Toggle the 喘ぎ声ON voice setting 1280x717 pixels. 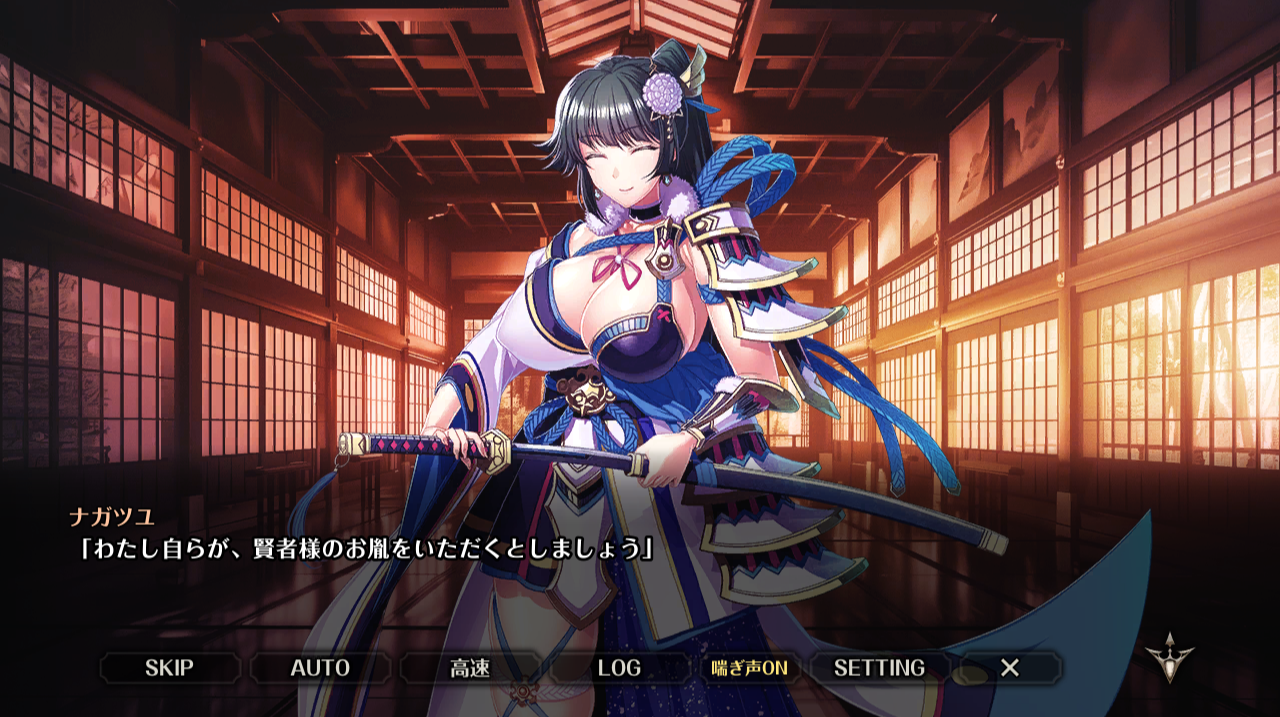point(750,668)
